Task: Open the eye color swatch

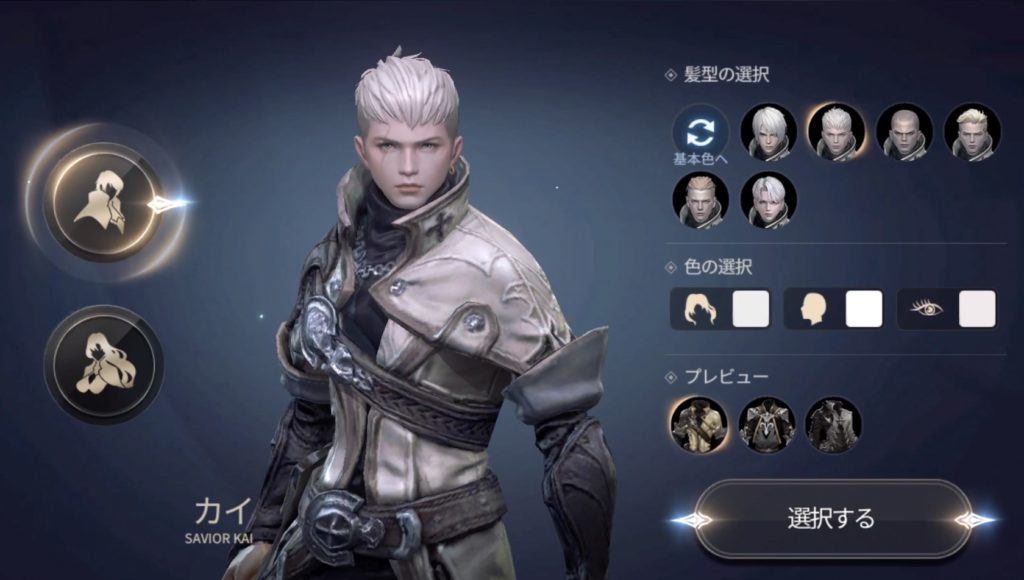Action: (977, 309)
